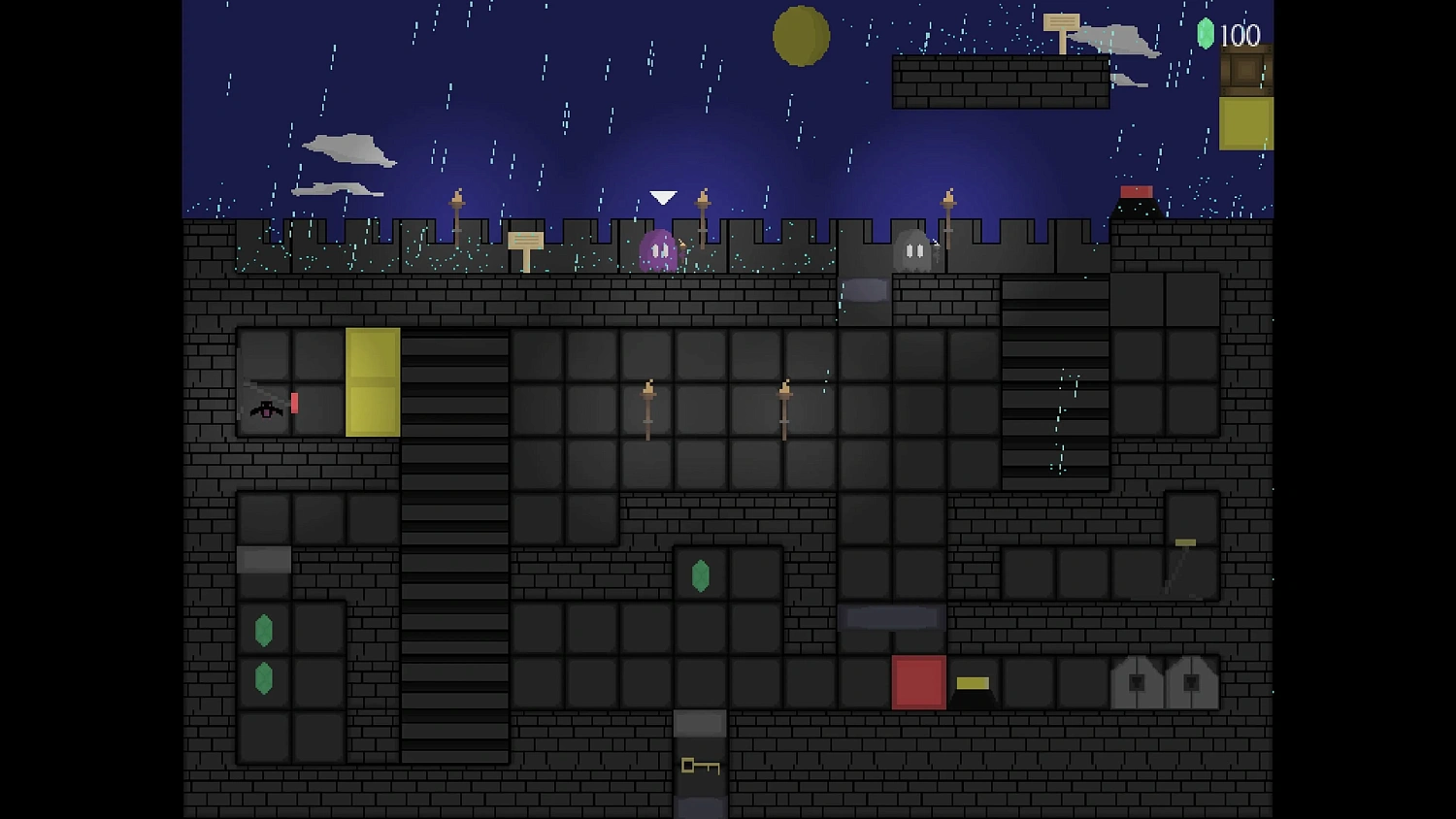This screenshot has width=1456, height=819.
Task: Flip the red lever near the bat
Action: 294,401
